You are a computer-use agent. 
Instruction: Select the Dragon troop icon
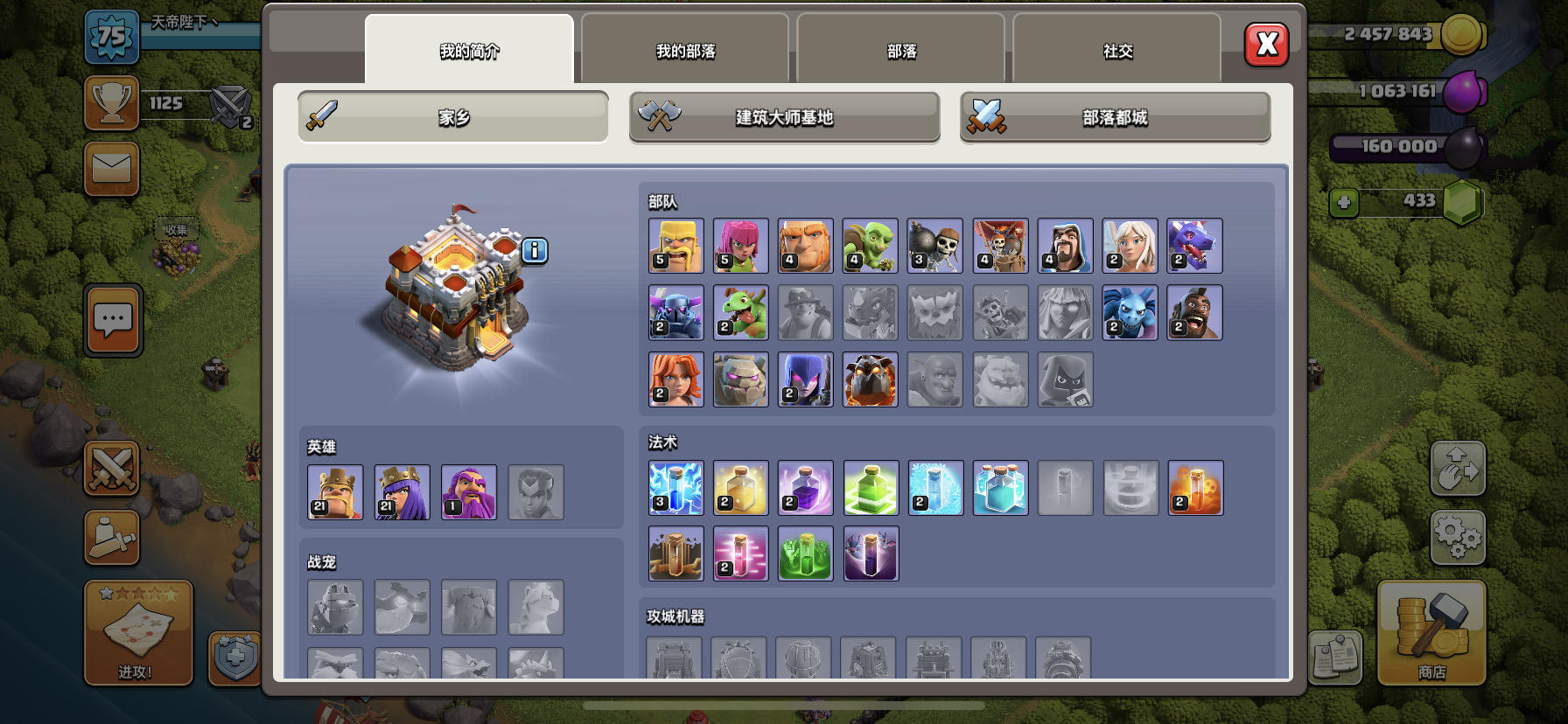tap(1195, 245)
